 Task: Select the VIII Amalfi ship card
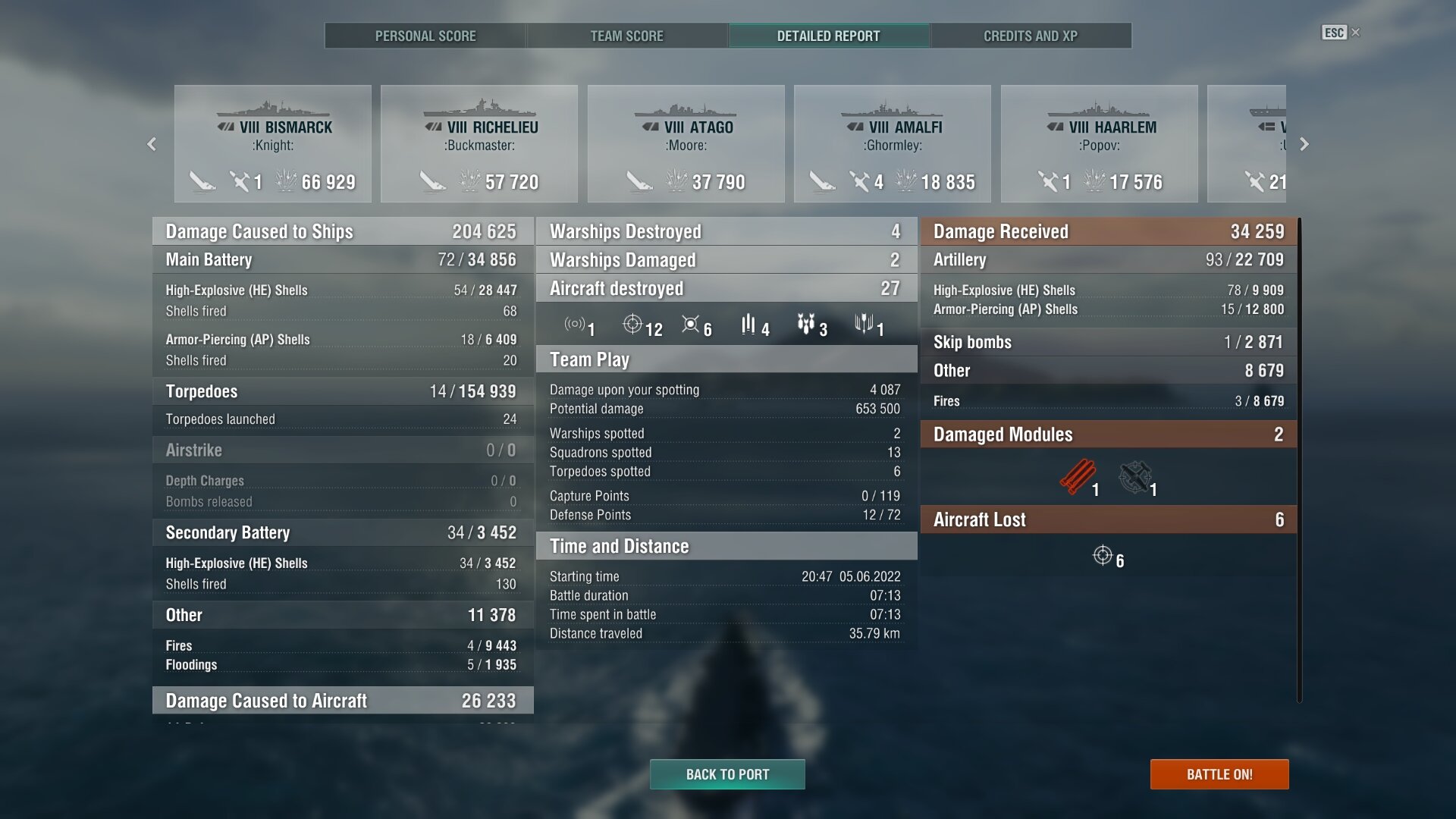tap(893, 144)
